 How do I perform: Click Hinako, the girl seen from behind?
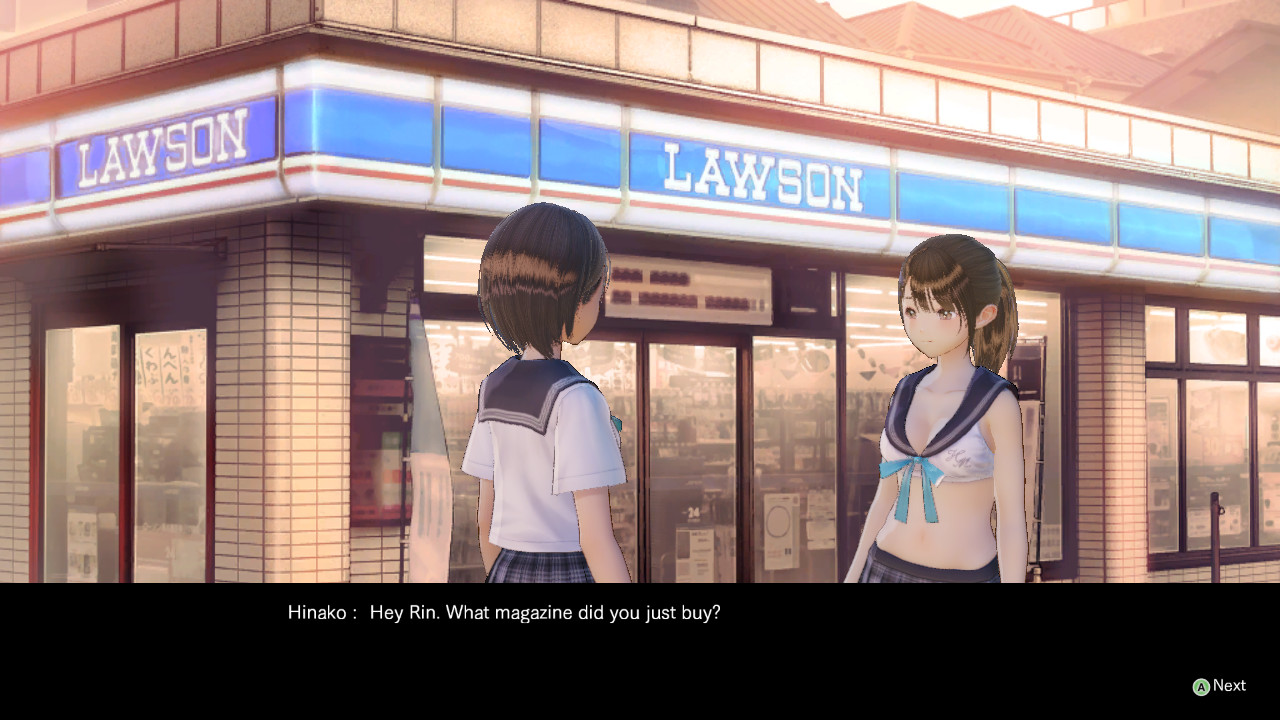[545, 420]
